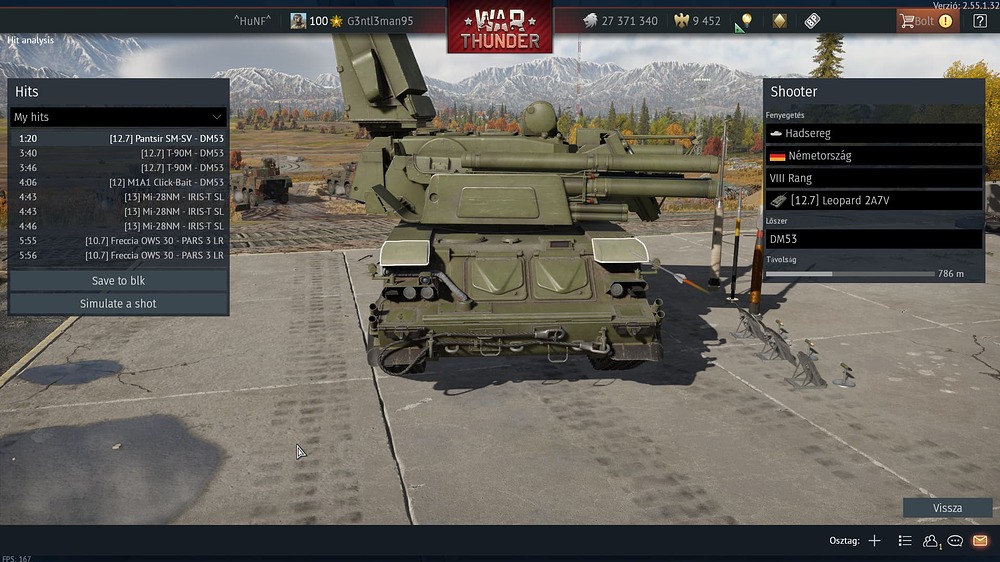Click the light bulb icon
The height and width of the screenshot is (562, 1000).
pos(745,21)
